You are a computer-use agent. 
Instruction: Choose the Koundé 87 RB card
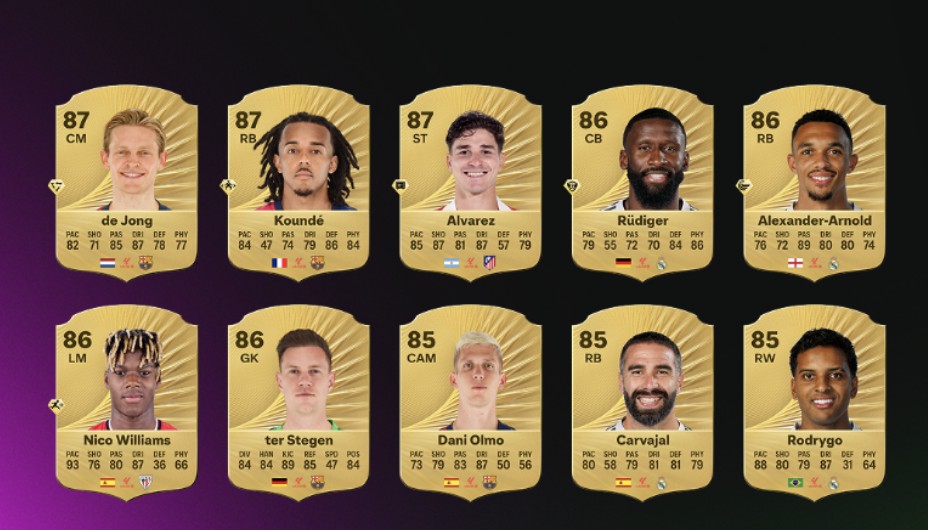pyautogui.click(x=298, y=181)
